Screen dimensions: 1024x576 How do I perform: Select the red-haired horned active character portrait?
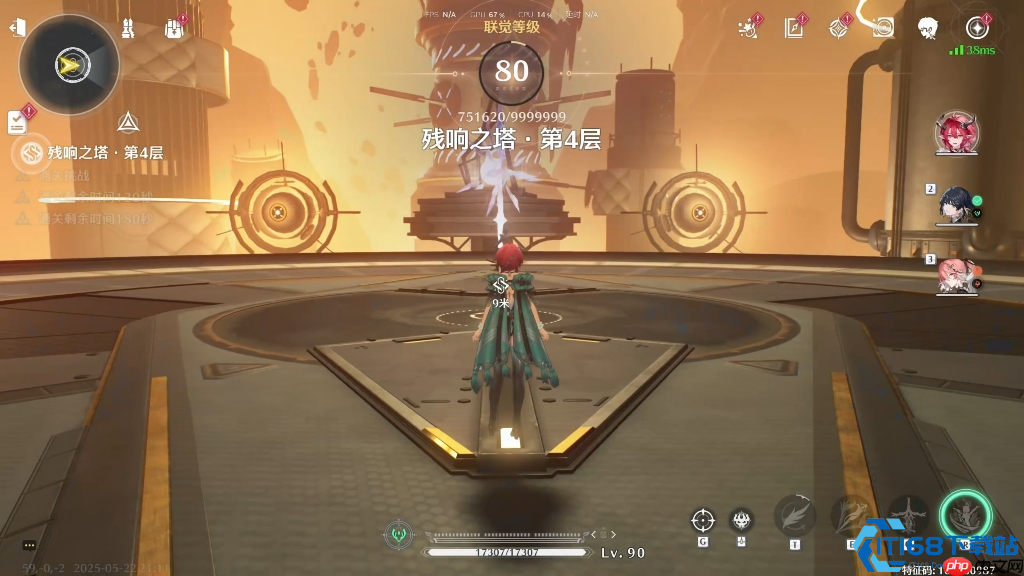(956, 132)
